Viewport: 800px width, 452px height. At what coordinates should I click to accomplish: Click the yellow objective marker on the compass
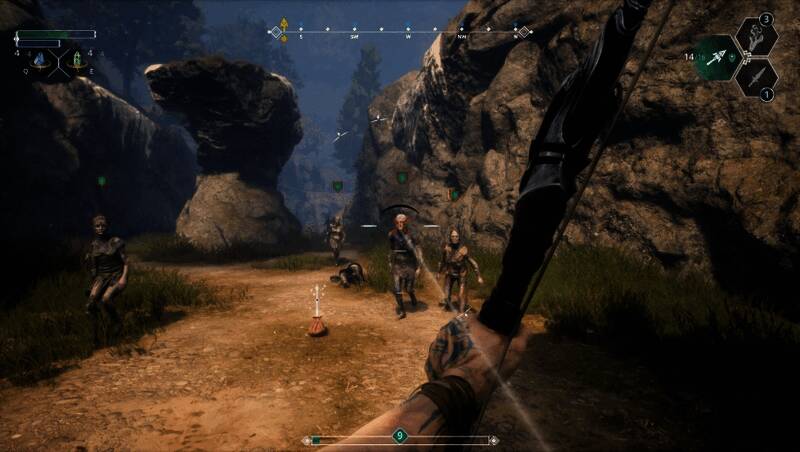click(285, 26)
